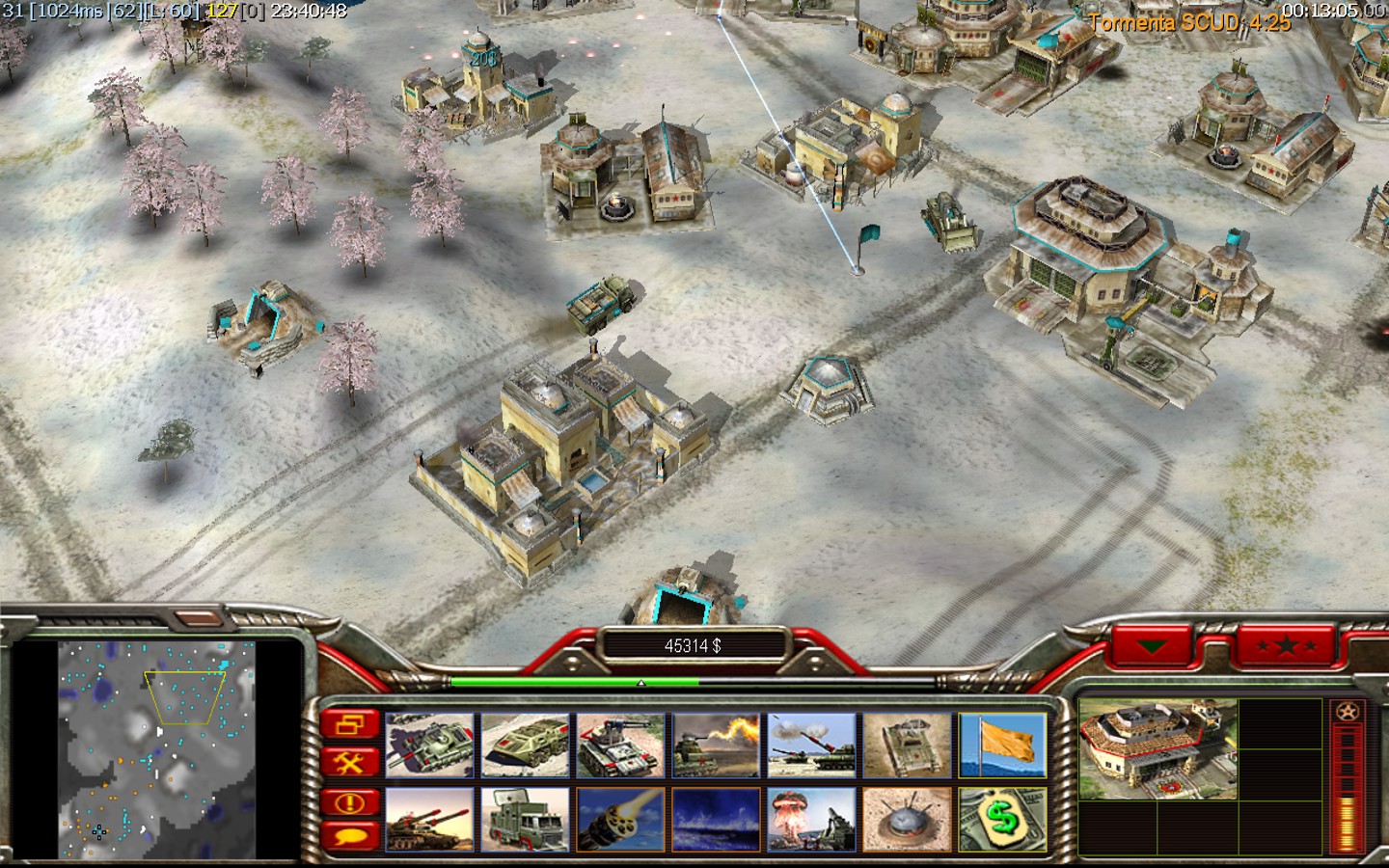
Task: Sell the building with dollar icon
Action: 1002,820
